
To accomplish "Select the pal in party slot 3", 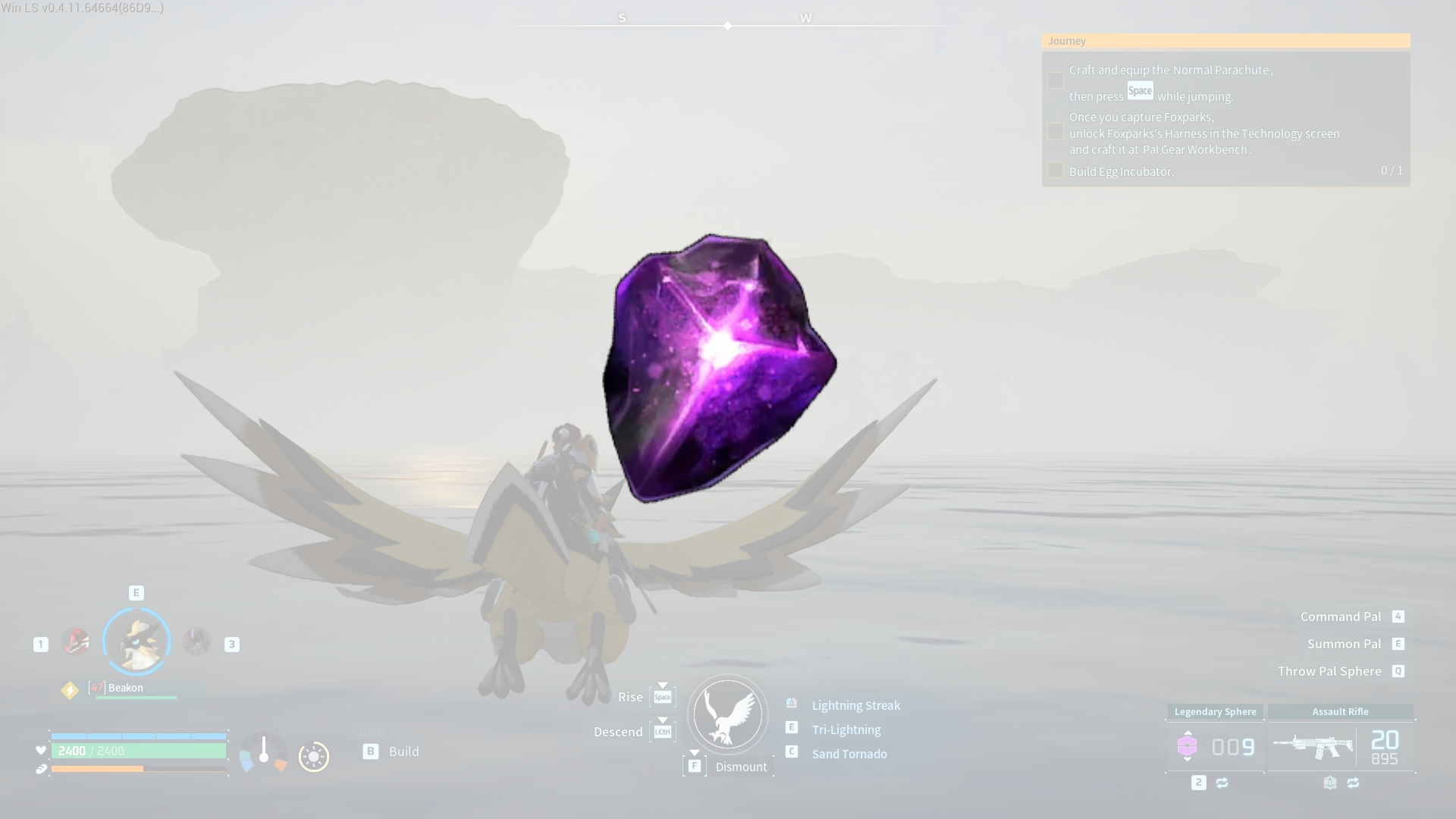I will pos(197,642).
